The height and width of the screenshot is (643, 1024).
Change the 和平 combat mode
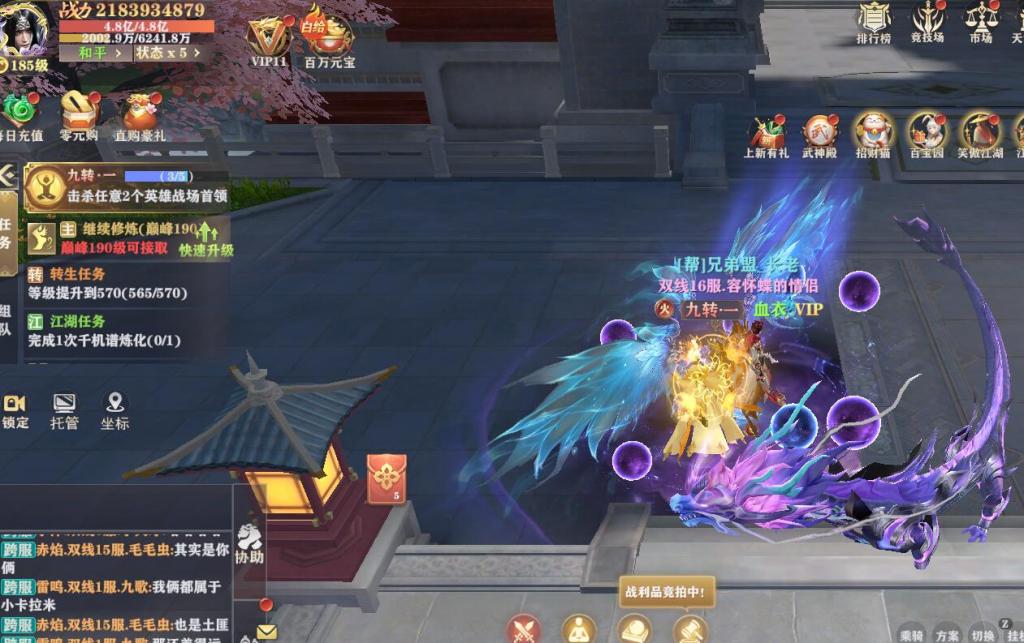coord(97,53)
